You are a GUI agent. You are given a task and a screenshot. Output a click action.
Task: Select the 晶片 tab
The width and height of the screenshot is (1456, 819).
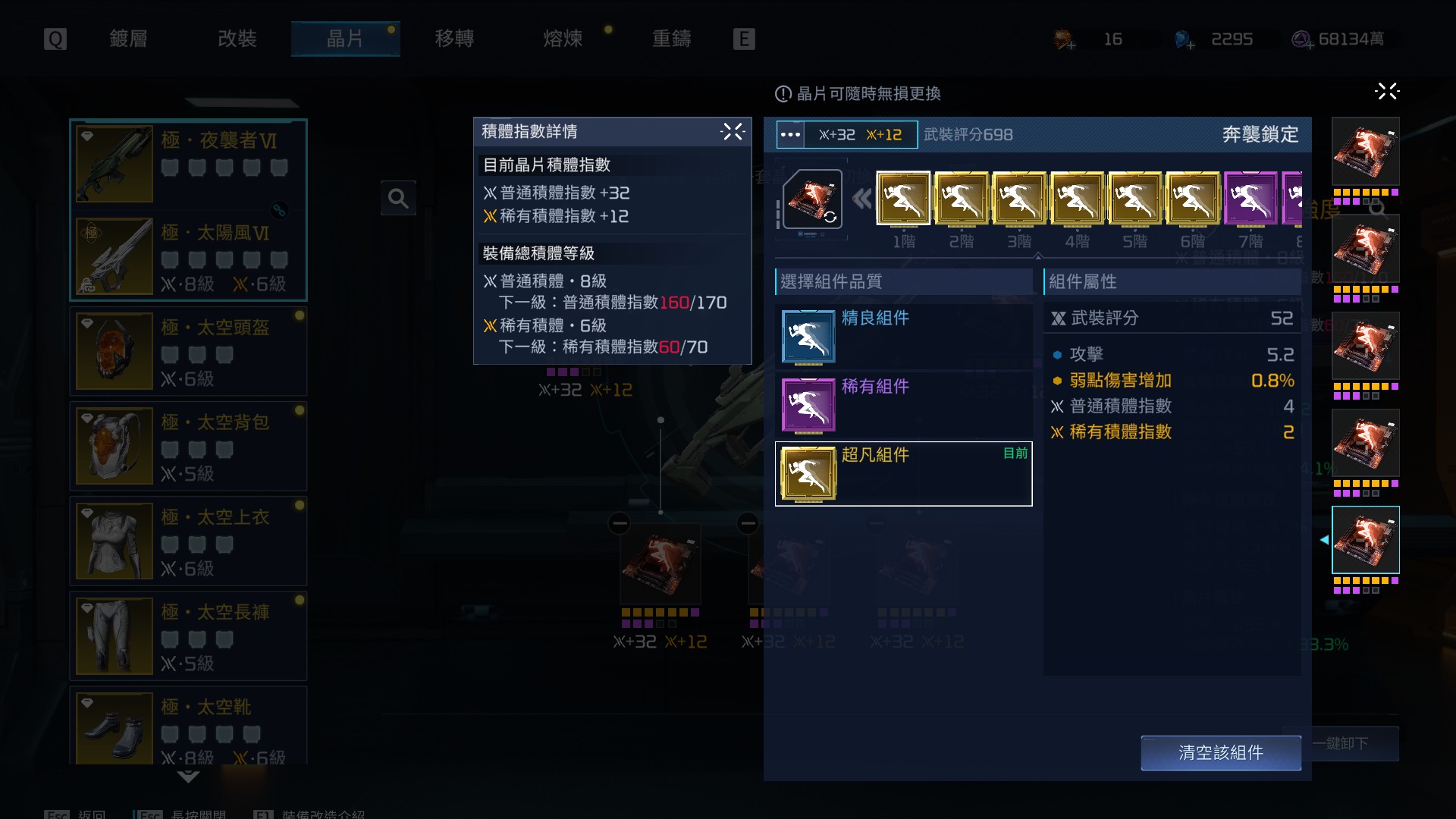pyautogui.click(x=345, y=39)
